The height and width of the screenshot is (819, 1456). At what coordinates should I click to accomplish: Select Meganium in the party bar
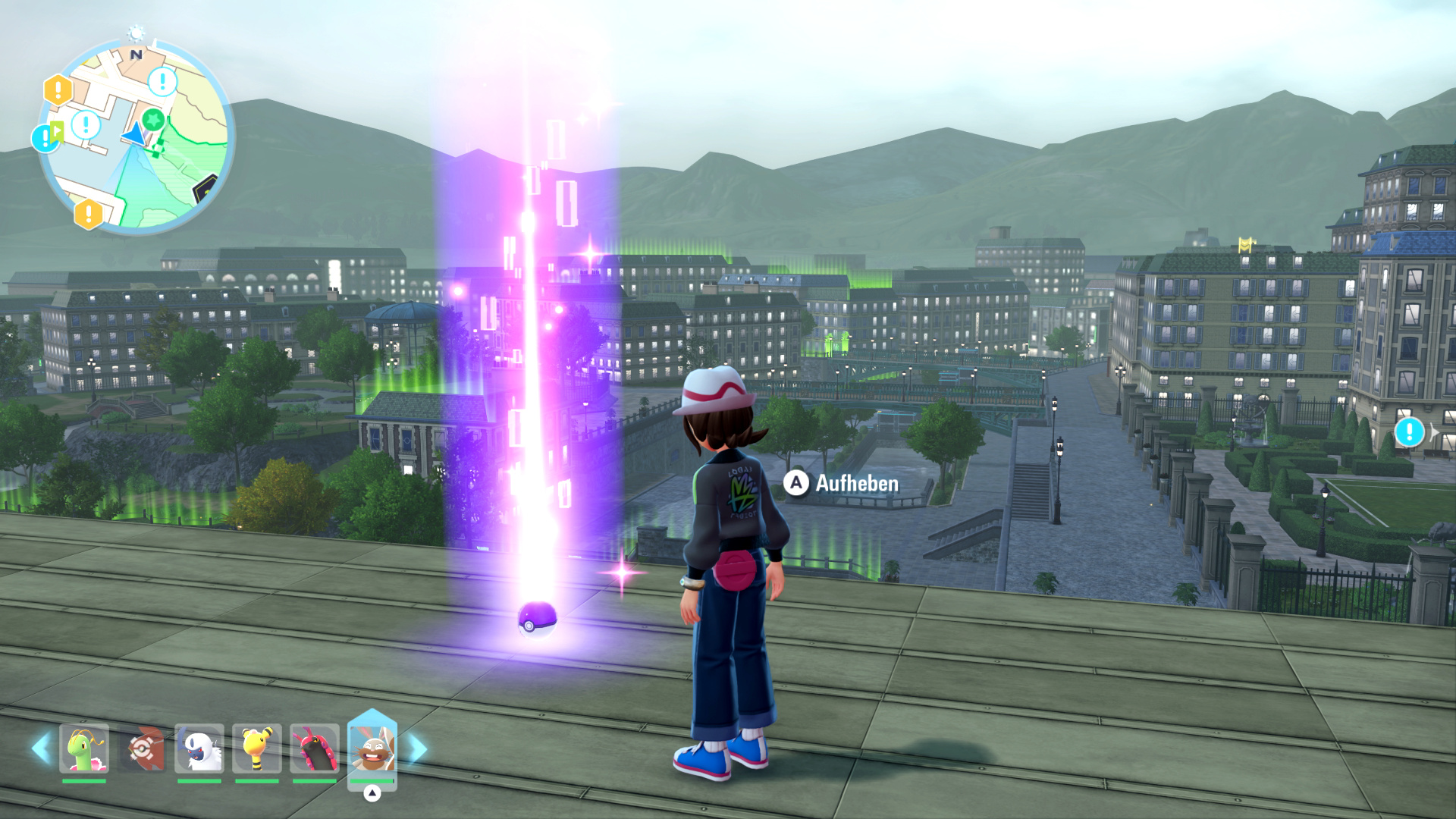pos(84,748)
